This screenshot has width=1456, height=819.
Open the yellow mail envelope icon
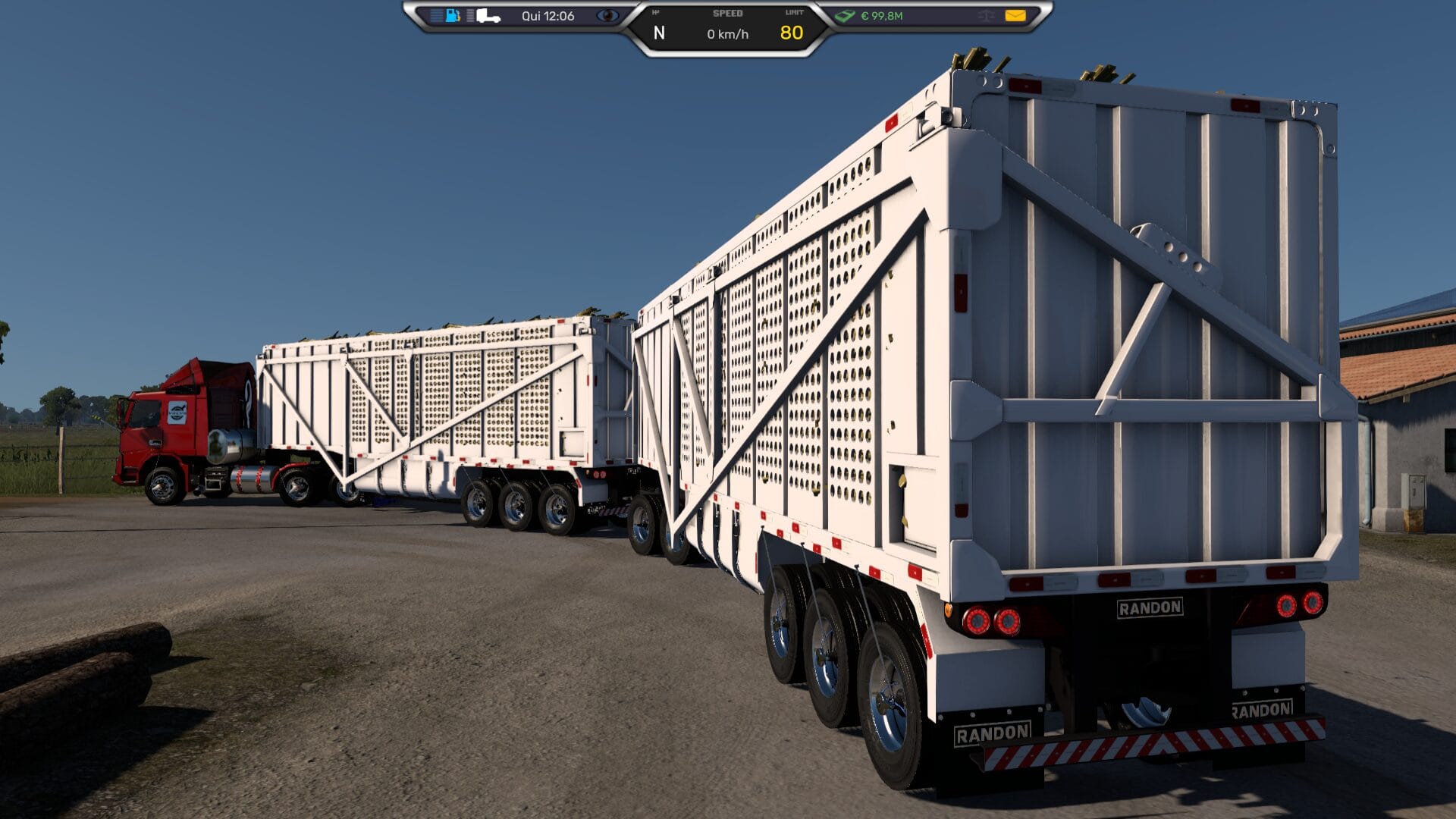click(x=1015, y=15)
